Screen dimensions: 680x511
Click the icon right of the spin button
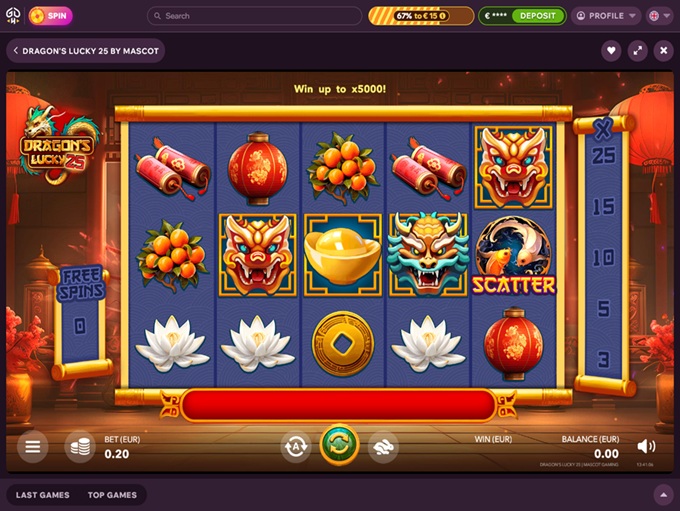383,447
